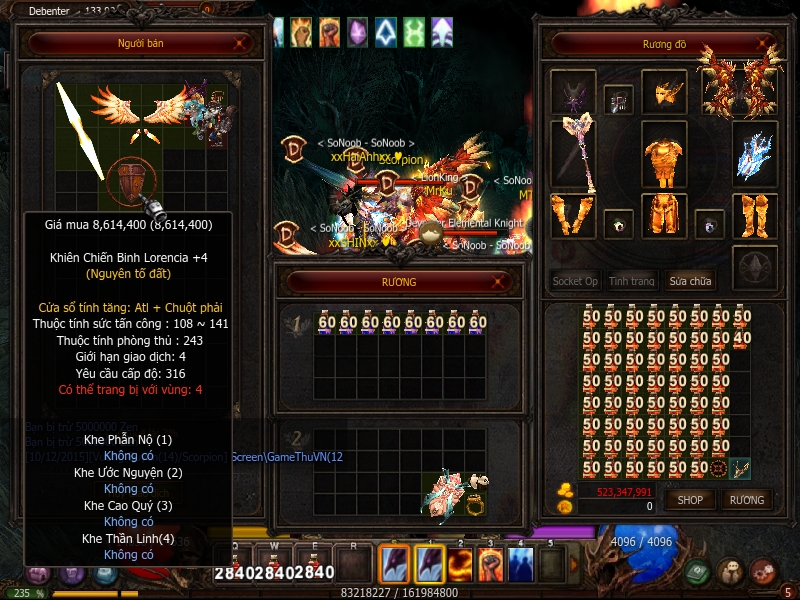
Task: Select the equipped golden helmet slot
Action: coord(664,93)
